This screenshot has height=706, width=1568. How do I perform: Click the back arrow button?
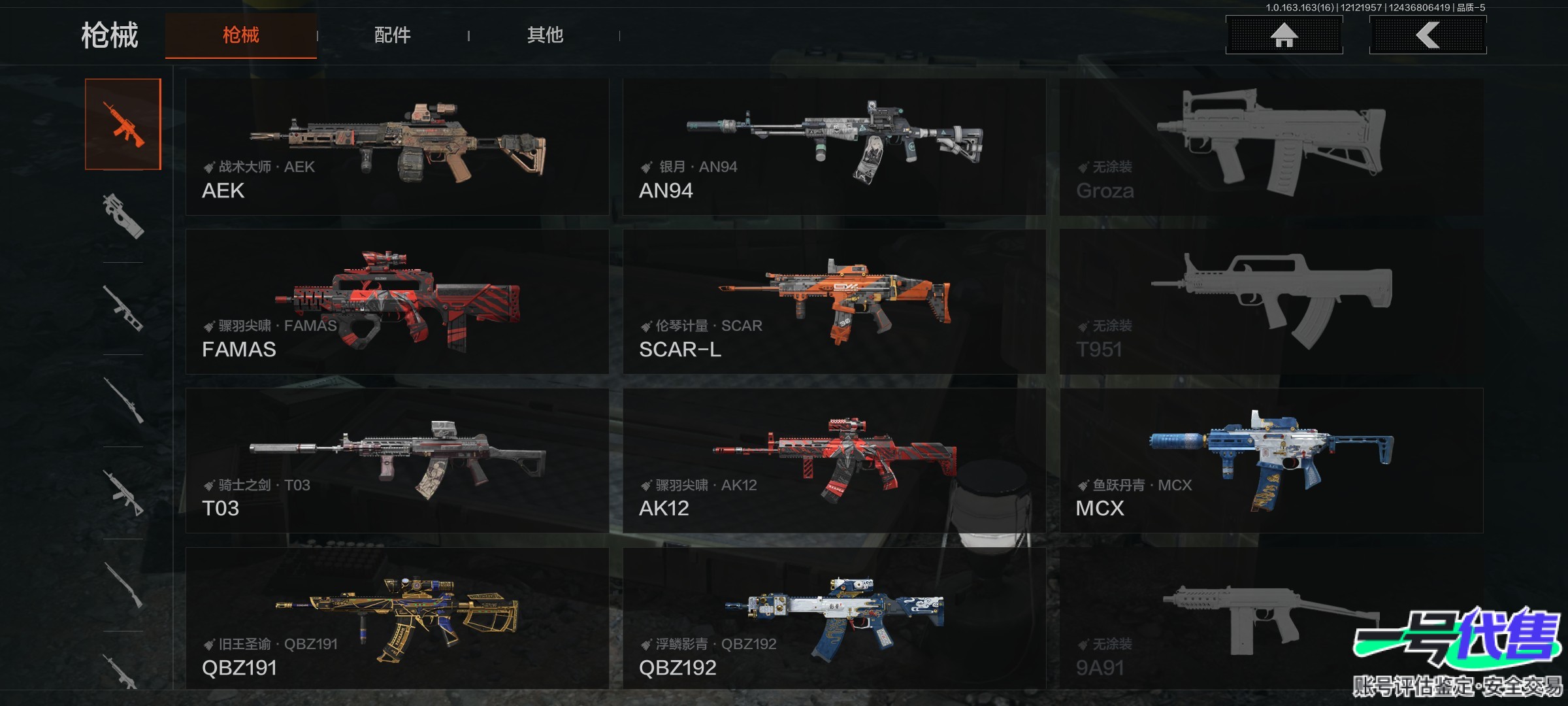click(x=1428, y=35)
